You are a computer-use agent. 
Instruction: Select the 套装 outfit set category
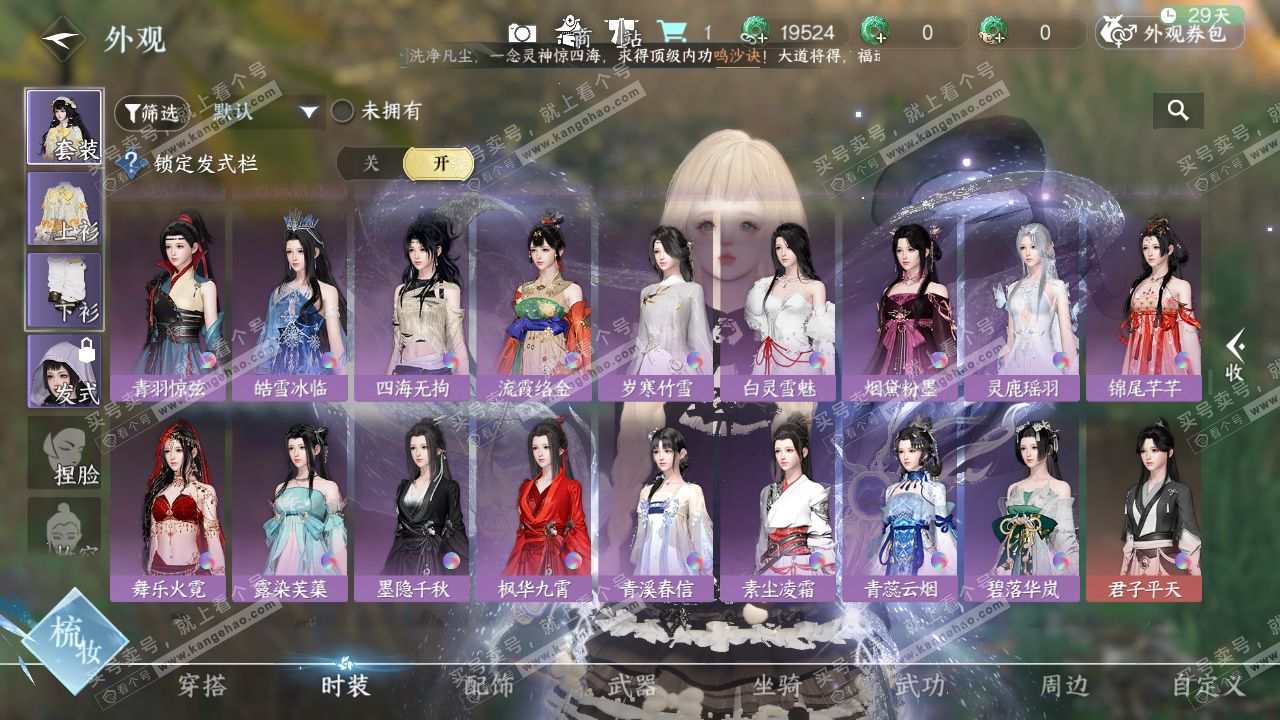64,127
